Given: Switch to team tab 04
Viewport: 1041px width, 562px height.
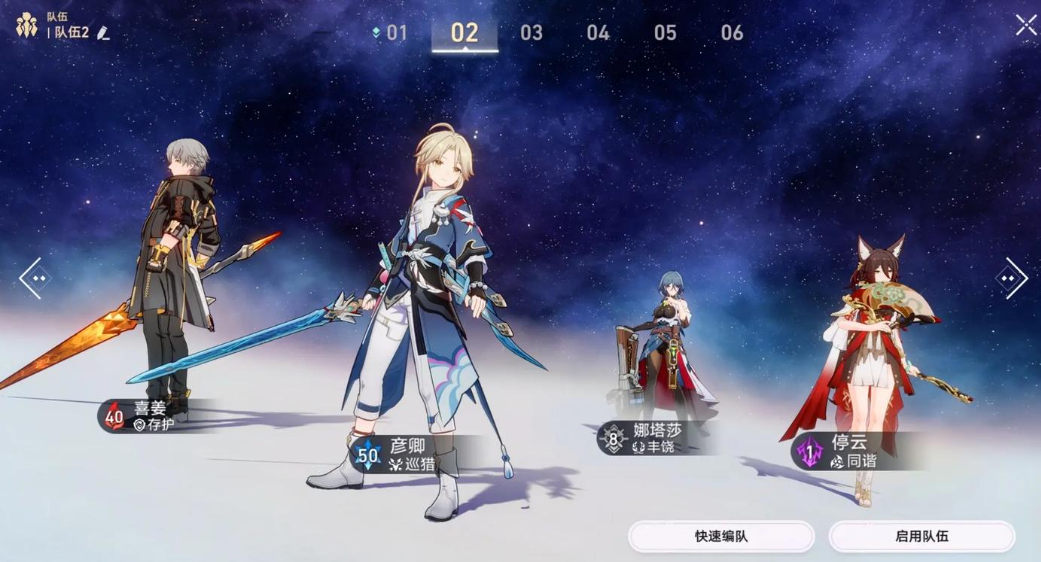Looking at the screenshot, I should [x=598, y=33].
